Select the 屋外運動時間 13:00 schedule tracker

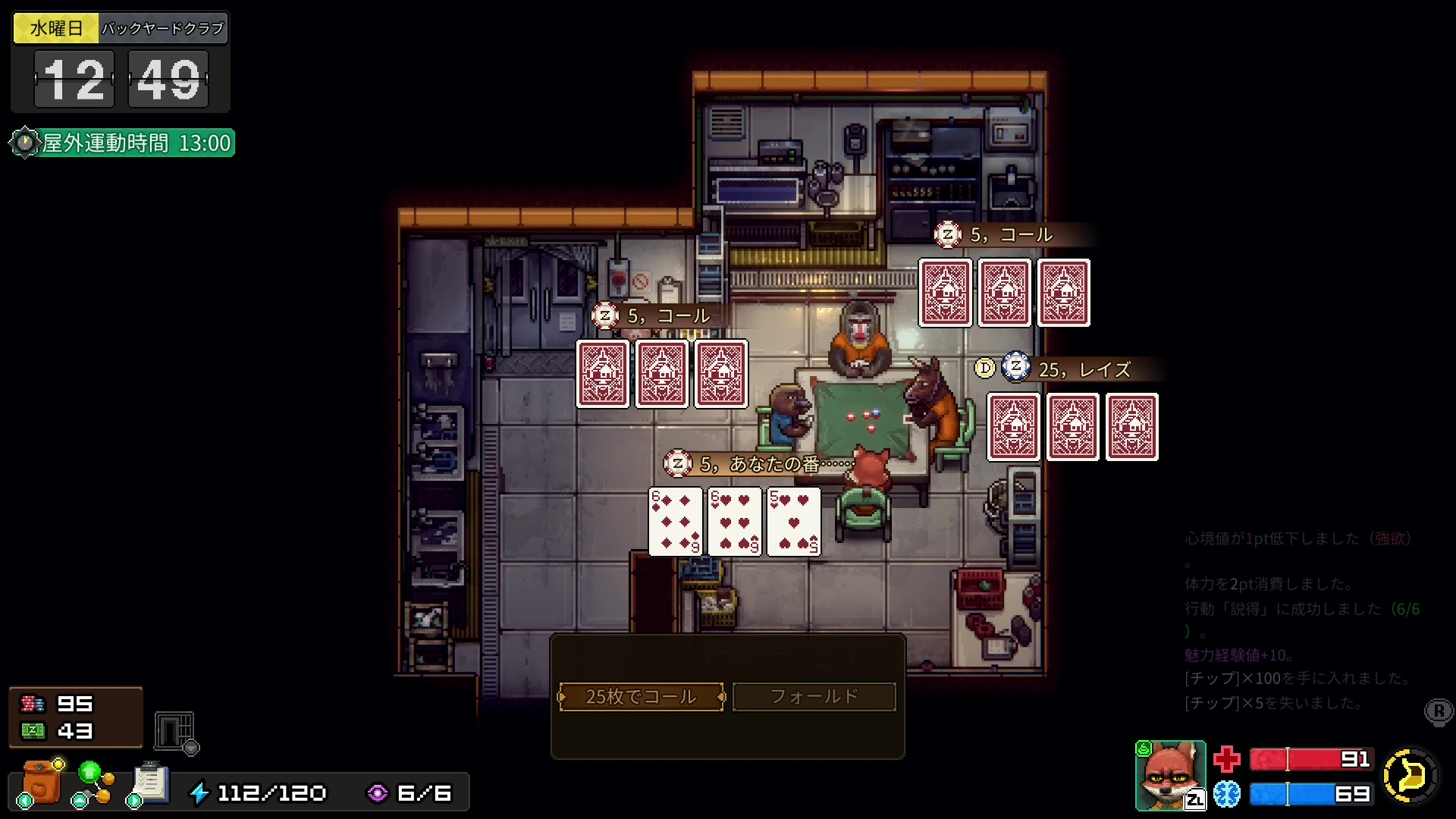click(123, 143)
